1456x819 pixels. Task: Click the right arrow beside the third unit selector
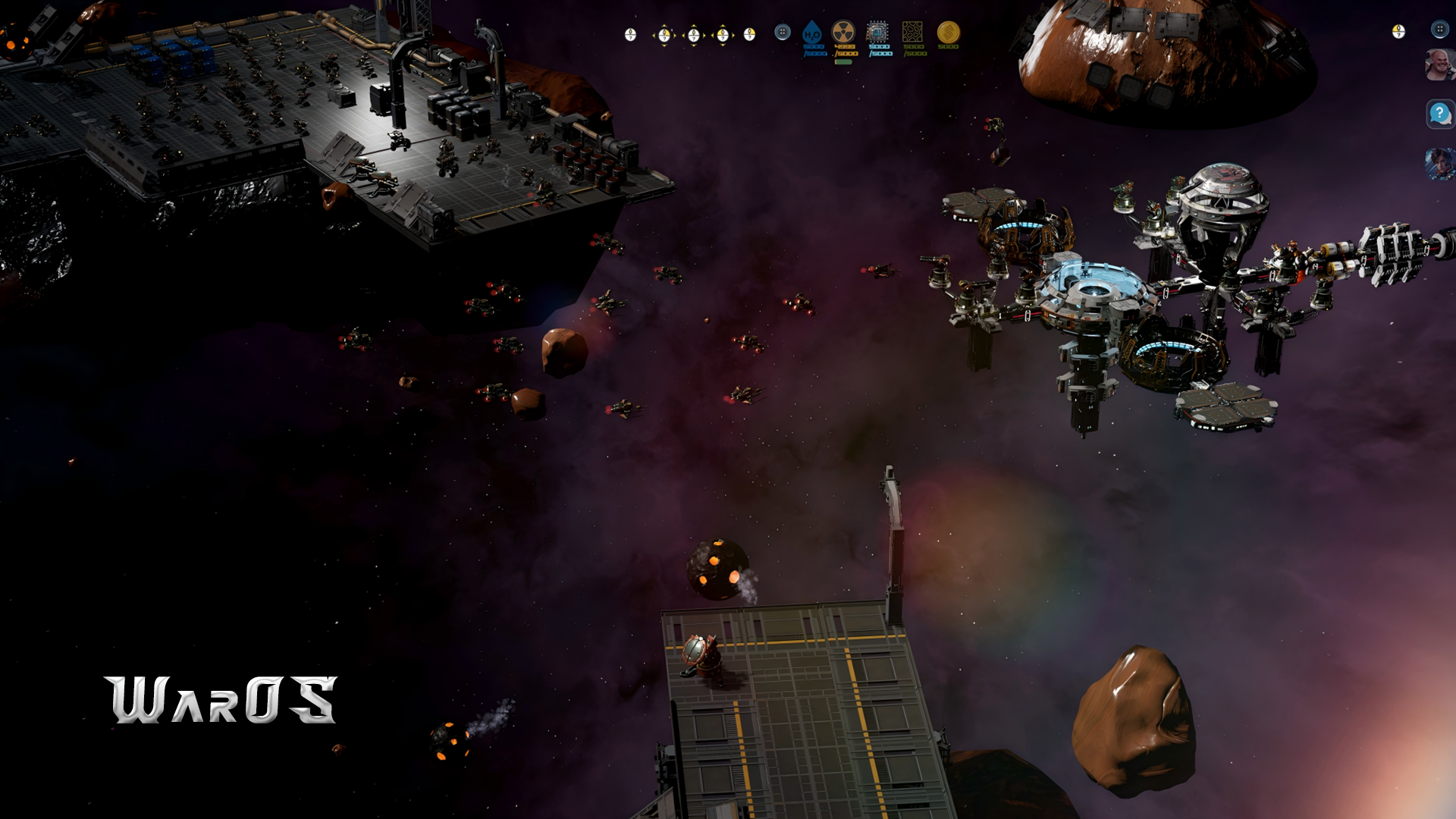coord(705,34)
